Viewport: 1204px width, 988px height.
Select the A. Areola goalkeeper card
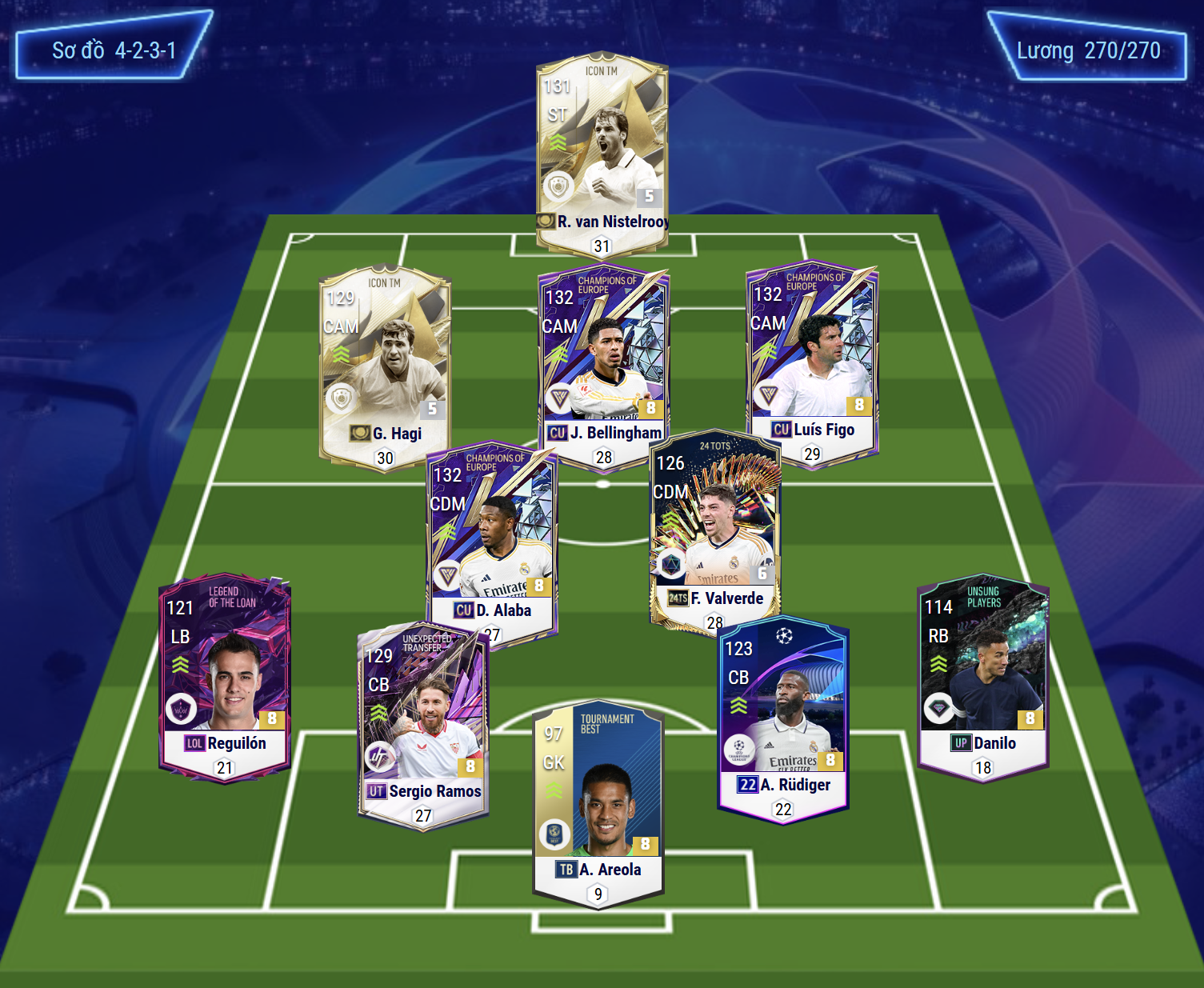(x=598, y=804)
